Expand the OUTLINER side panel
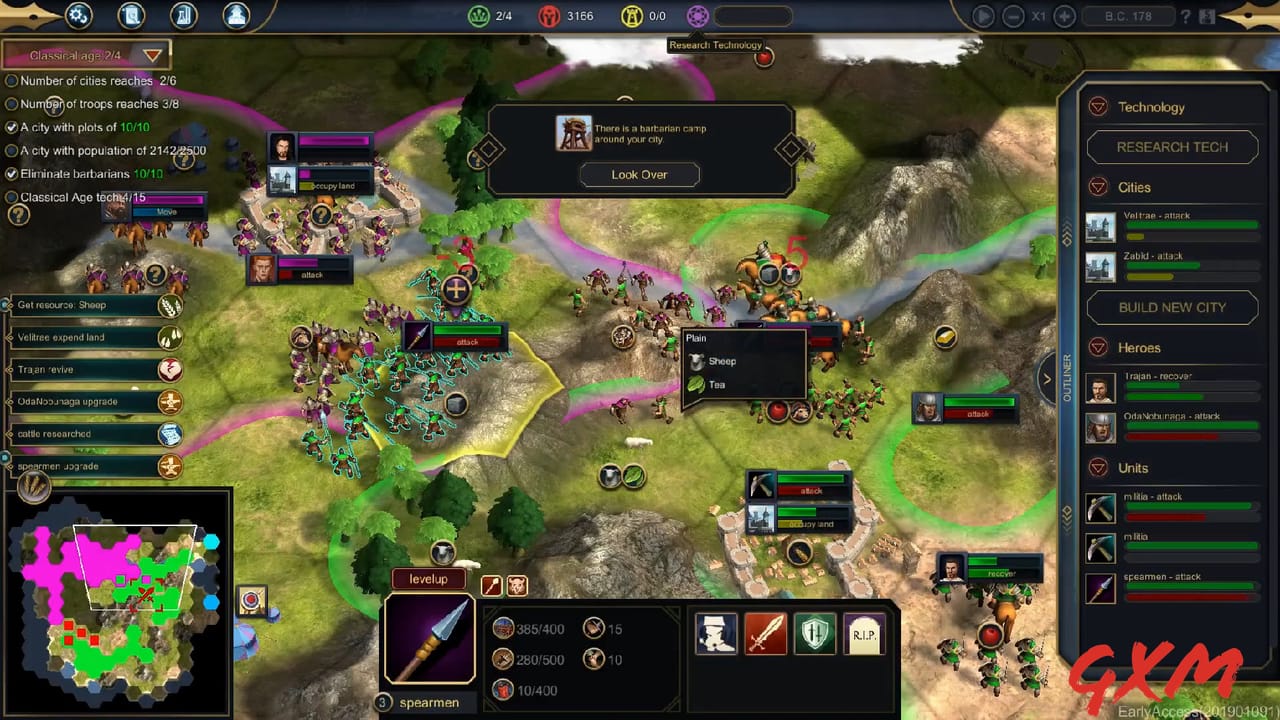1280x720 pixels. coord(1048,379)
